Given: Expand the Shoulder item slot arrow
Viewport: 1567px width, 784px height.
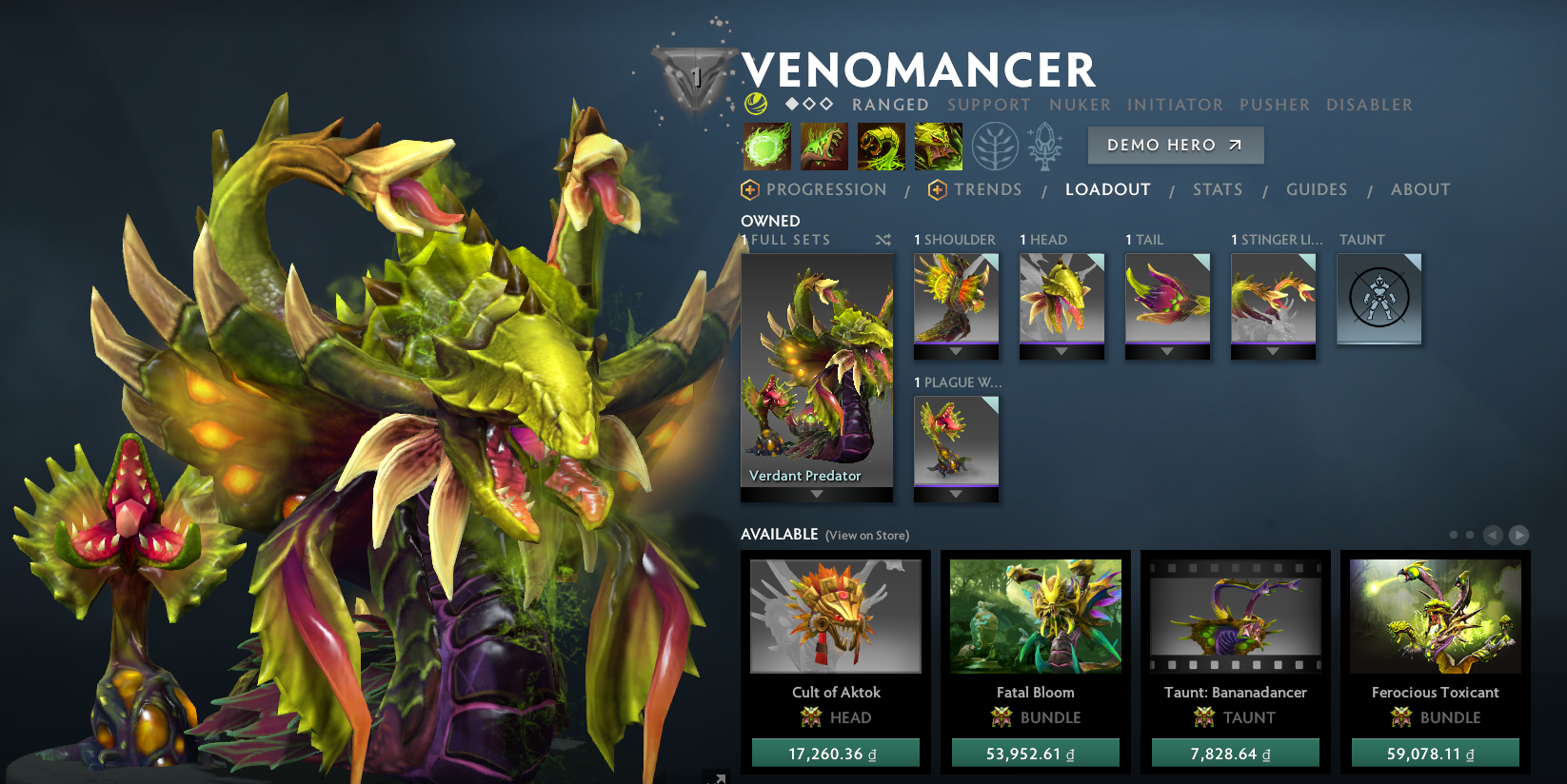Looking at the screenshot, I should [956, 350].
